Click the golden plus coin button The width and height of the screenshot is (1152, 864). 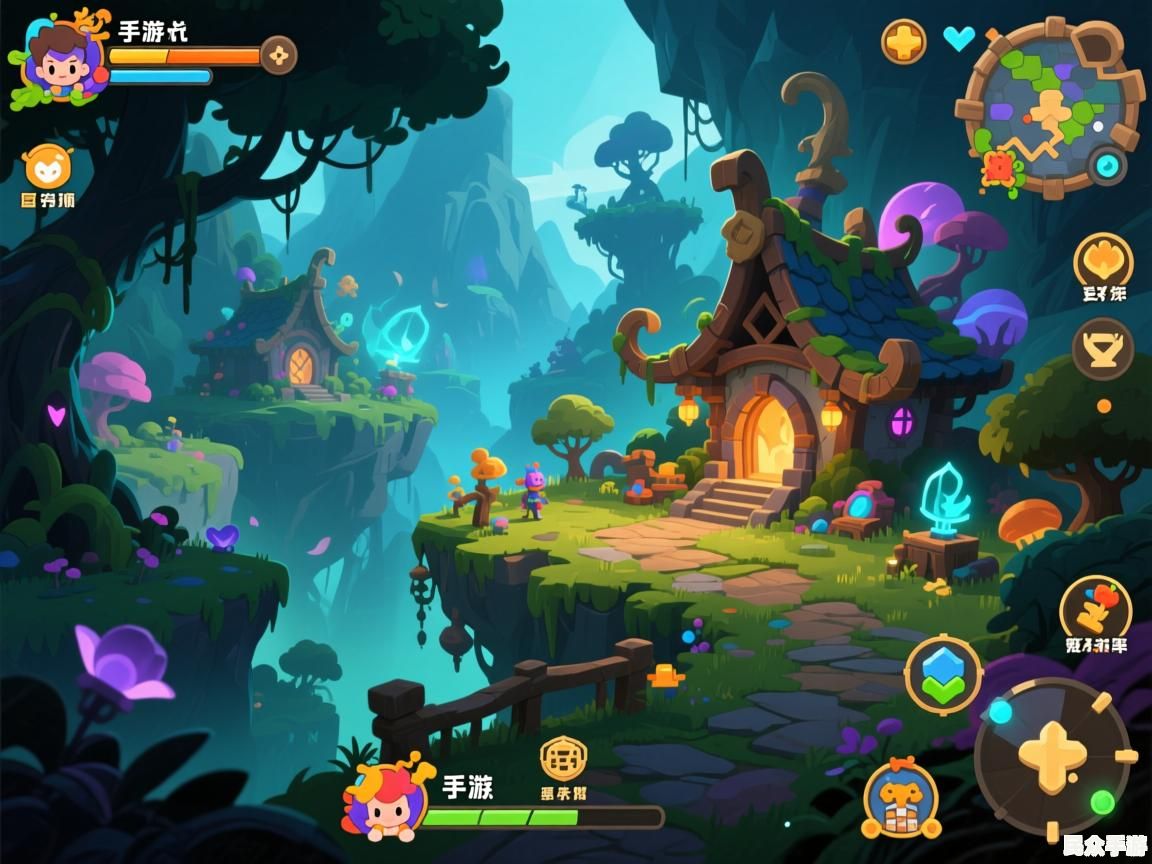pos(903,41)
